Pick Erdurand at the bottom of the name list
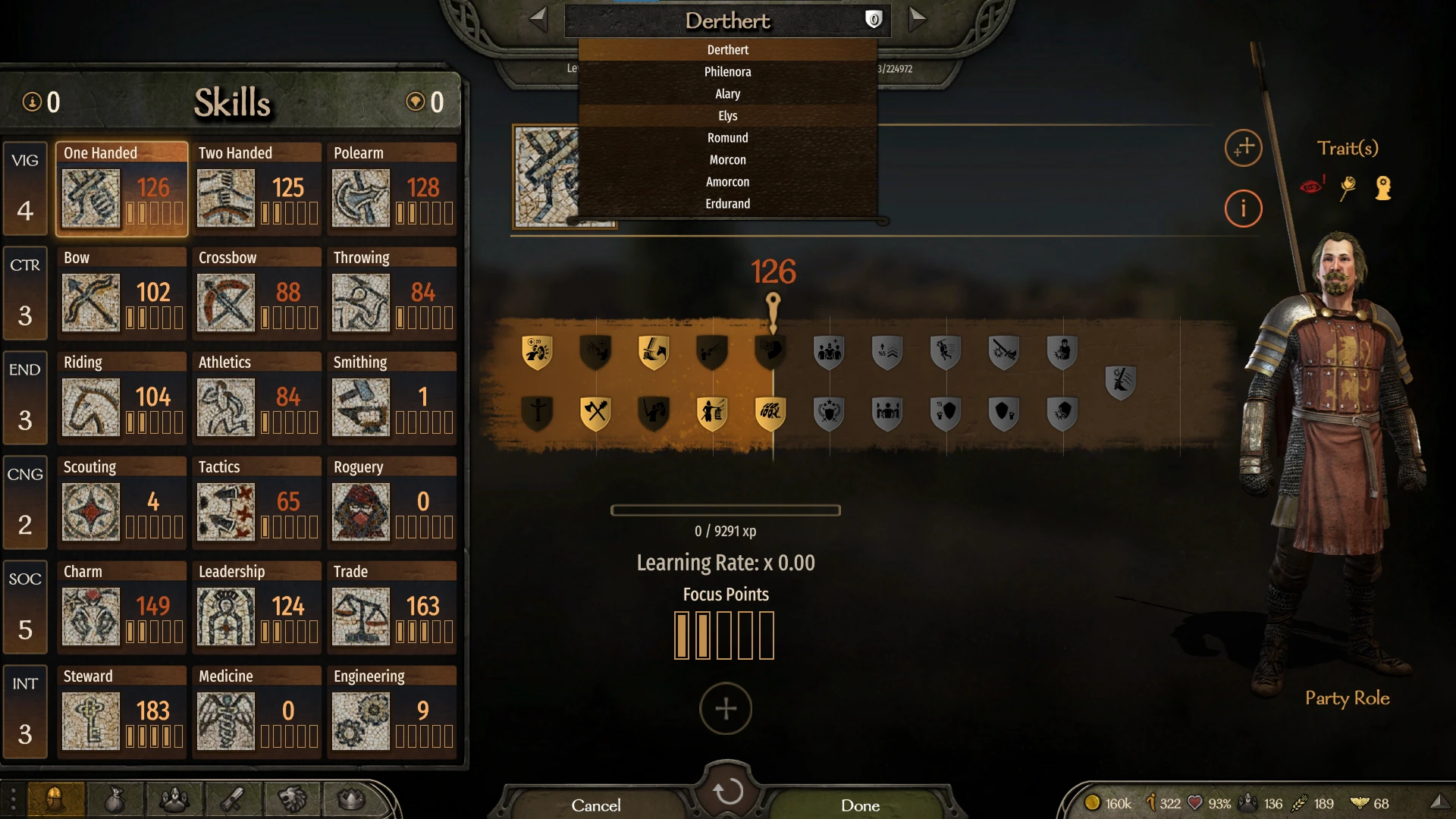Screen dimensions: 1456x819 pyautogui.click(x=727, y=203)
